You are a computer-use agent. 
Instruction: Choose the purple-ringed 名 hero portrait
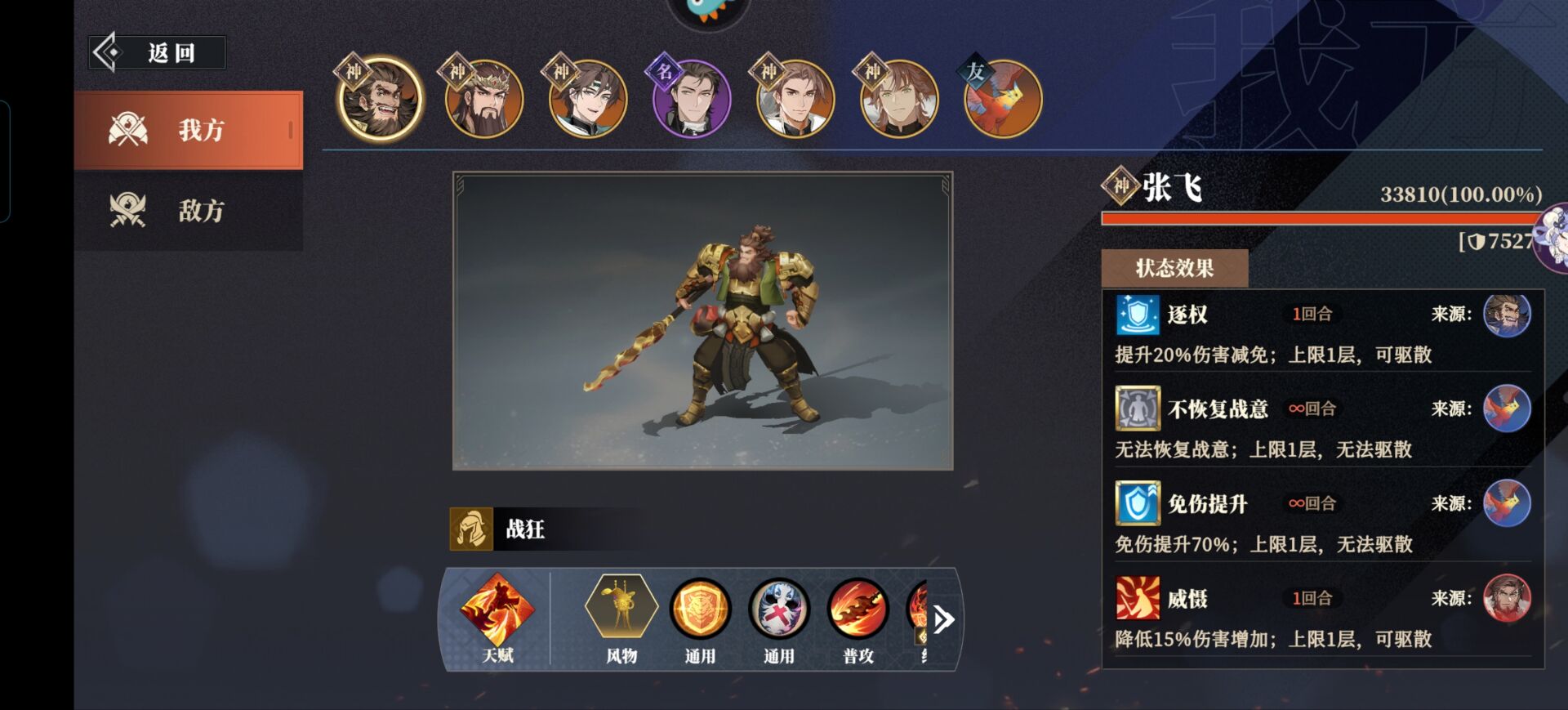(x=691, y=100)
